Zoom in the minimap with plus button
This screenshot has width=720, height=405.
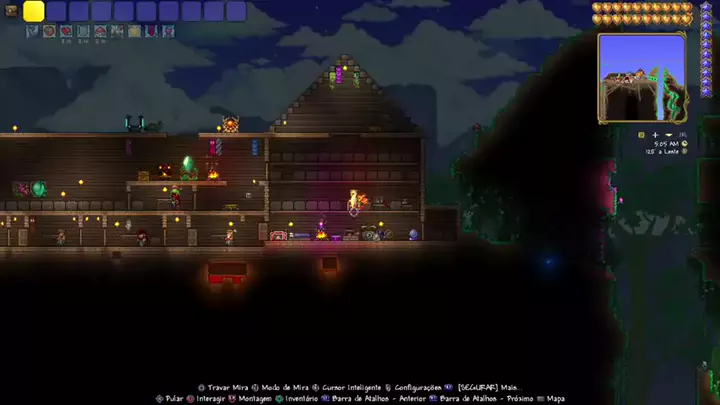pyautogui.click(x=655, y=134)
